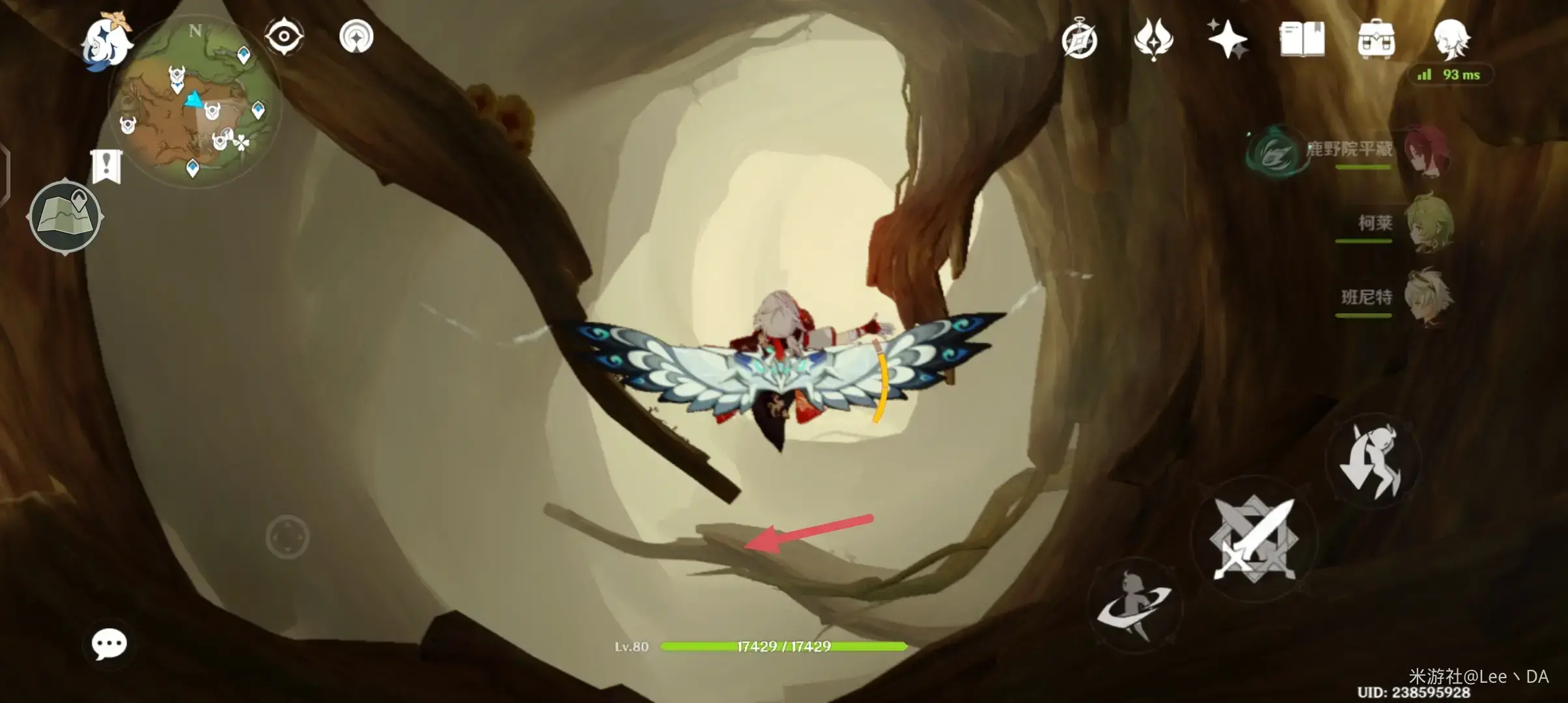
Task: Tap the virtual joystick movement pad
Action: pyautogui.click(x=287, y=537)
